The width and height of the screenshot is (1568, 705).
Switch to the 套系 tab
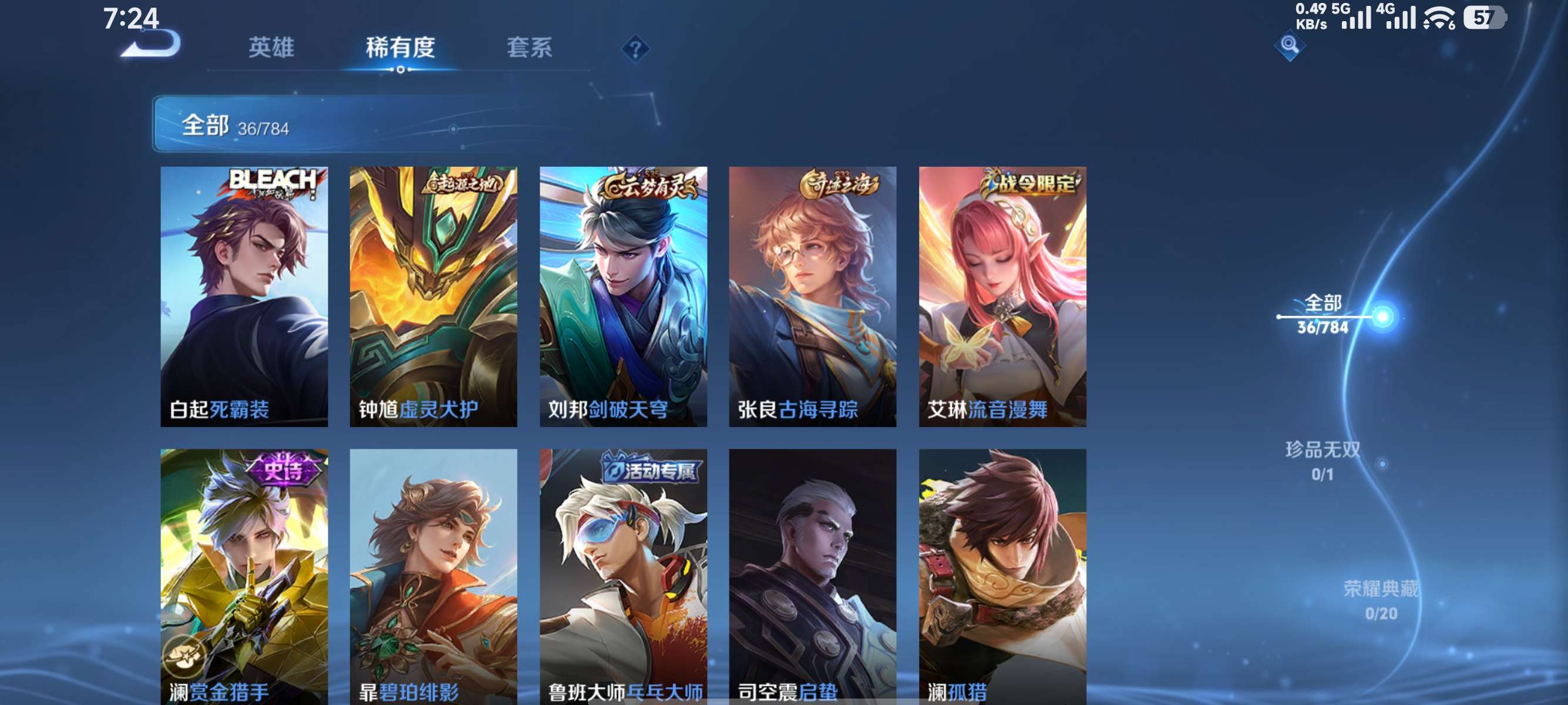click(530, 49)
